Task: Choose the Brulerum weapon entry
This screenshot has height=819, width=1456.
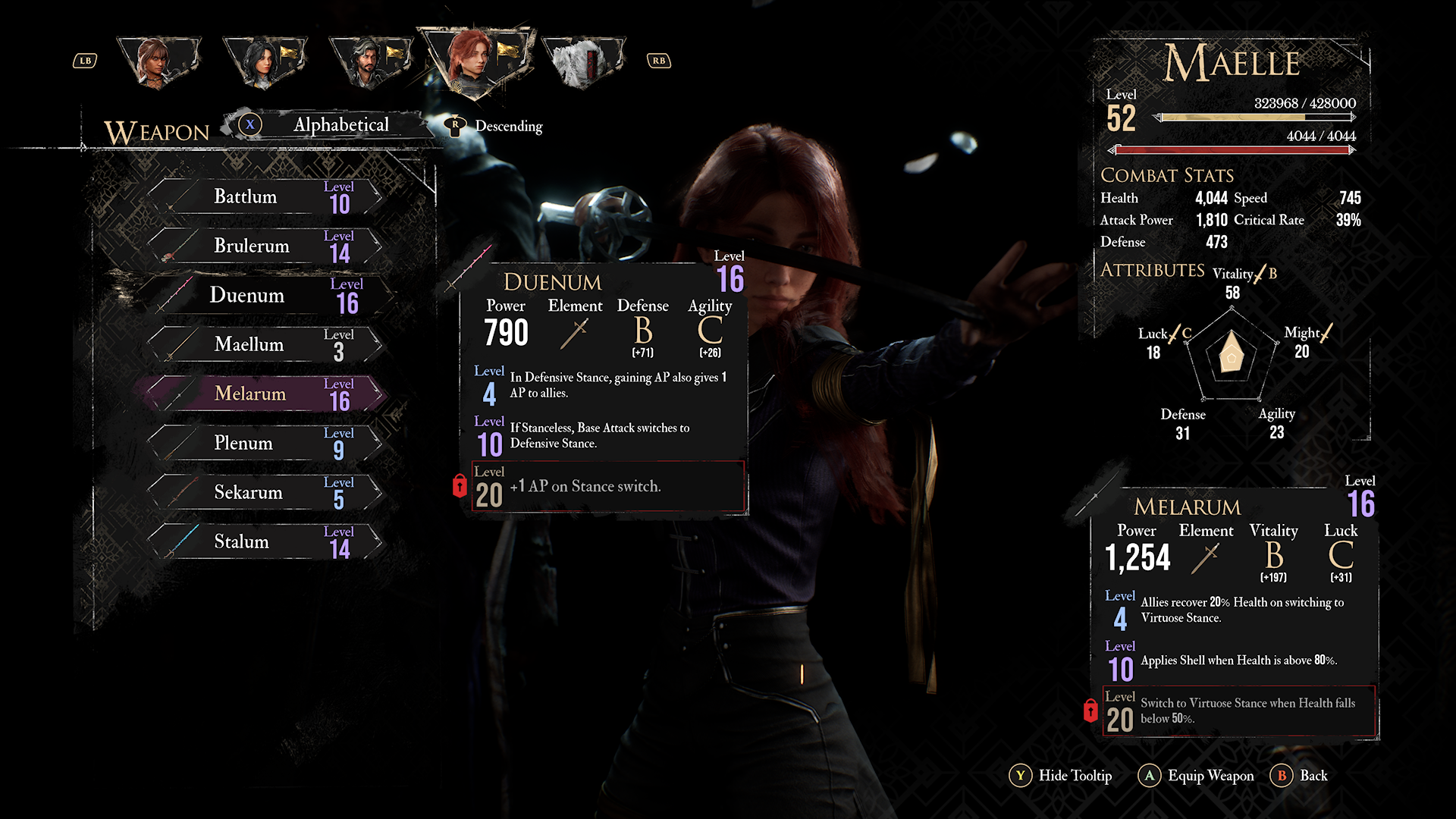Action: pyautogui.click(x=265, y=246)
